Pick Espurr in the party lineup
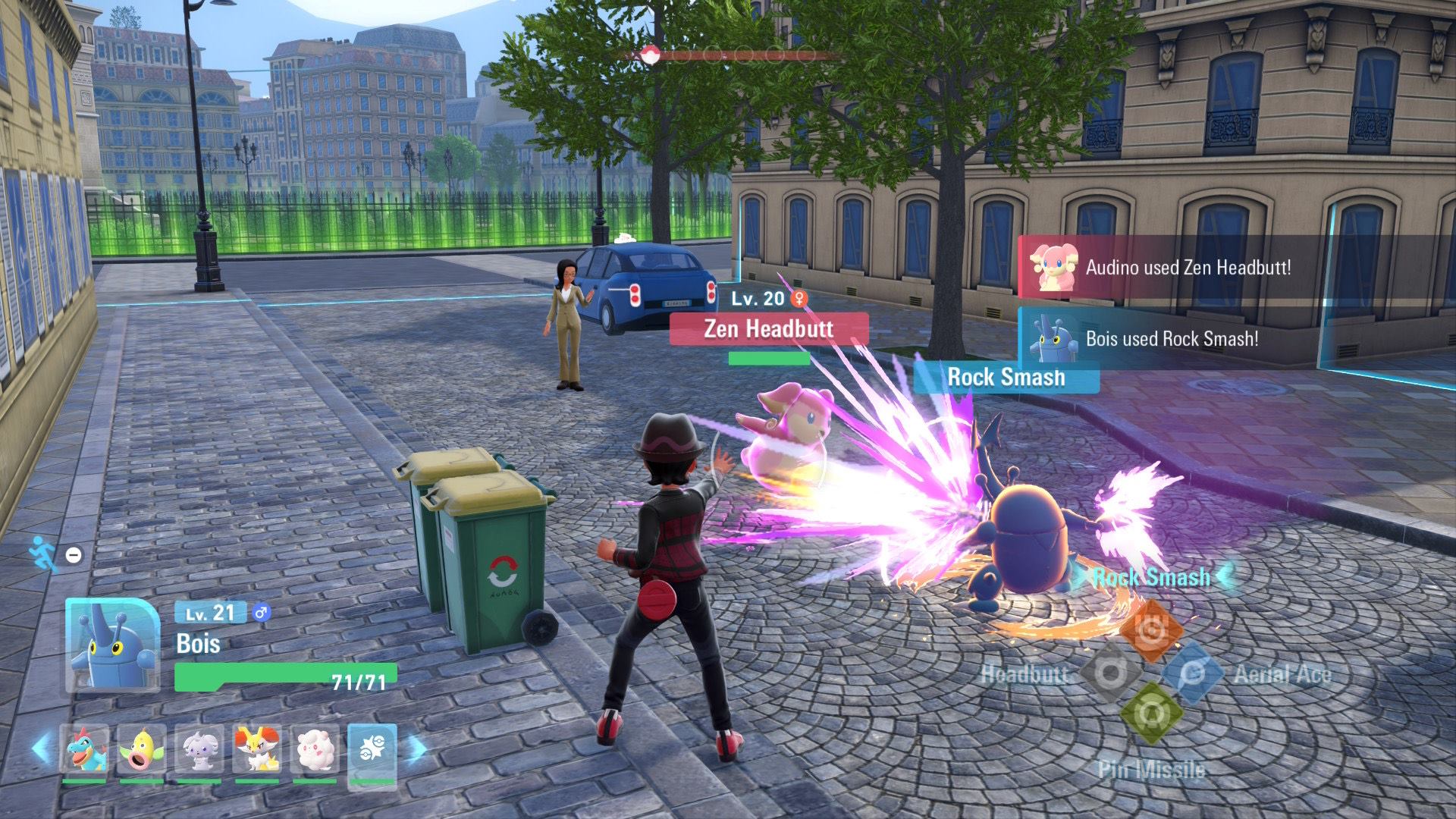The image size is (1456, 819). click(x=199, y=749)
